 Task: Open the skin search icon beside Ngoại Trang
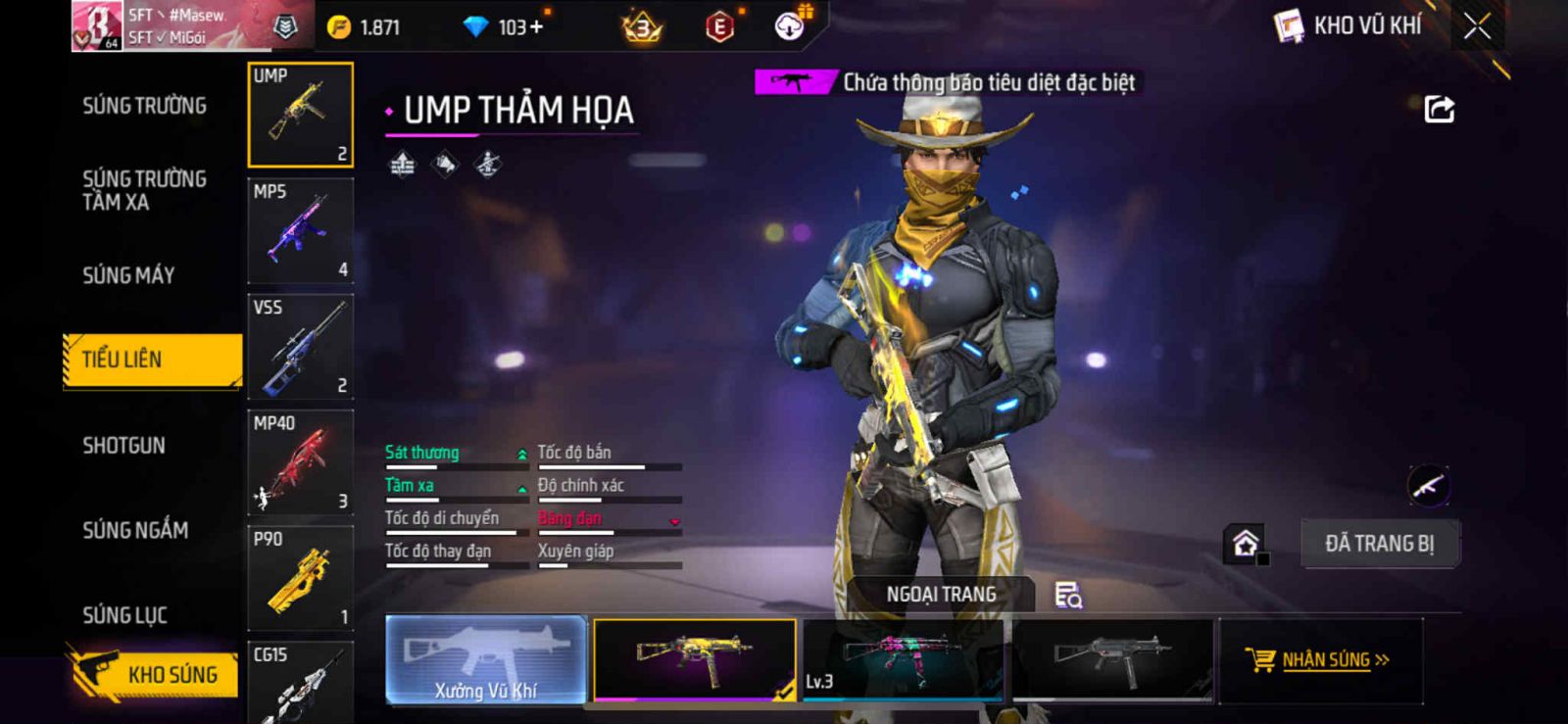point(1067,595)
